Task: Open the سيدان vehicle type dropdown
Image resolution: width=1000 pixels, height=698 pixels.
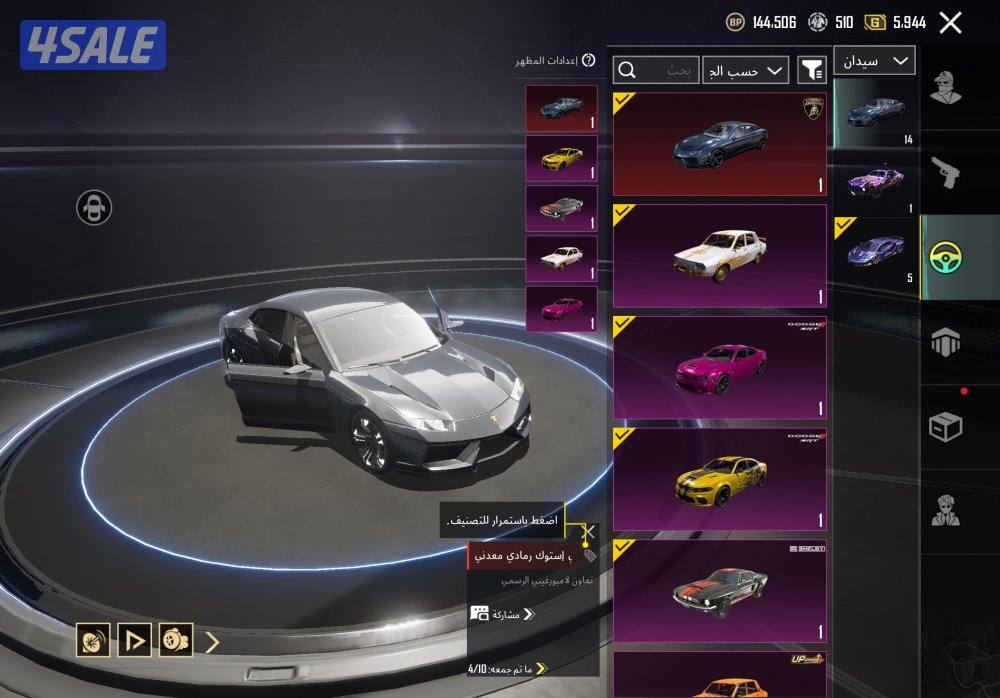Action: [x=874, y=61]
